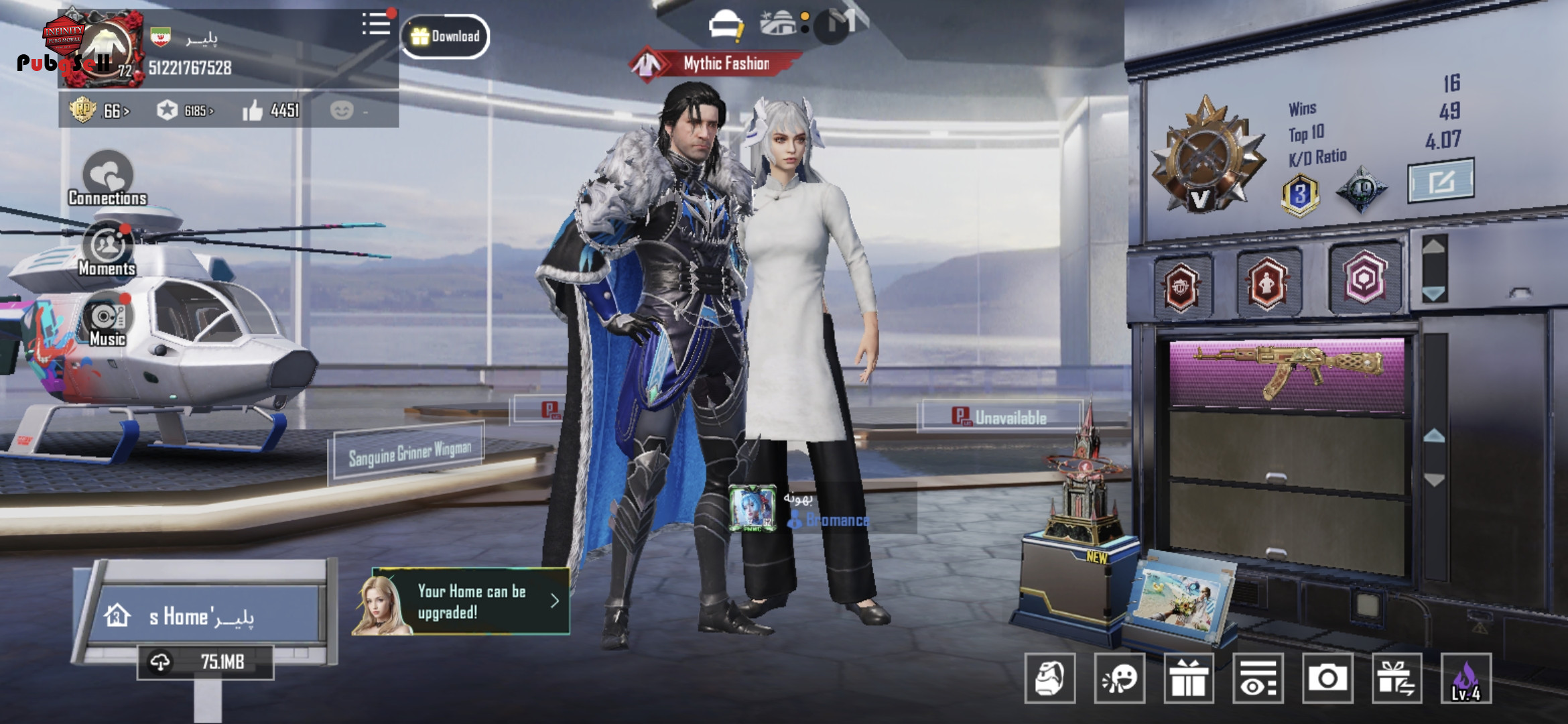Open the gift box icon
The width and height of the screenshot is (1568, 724).
click(x=1188, y=678)
